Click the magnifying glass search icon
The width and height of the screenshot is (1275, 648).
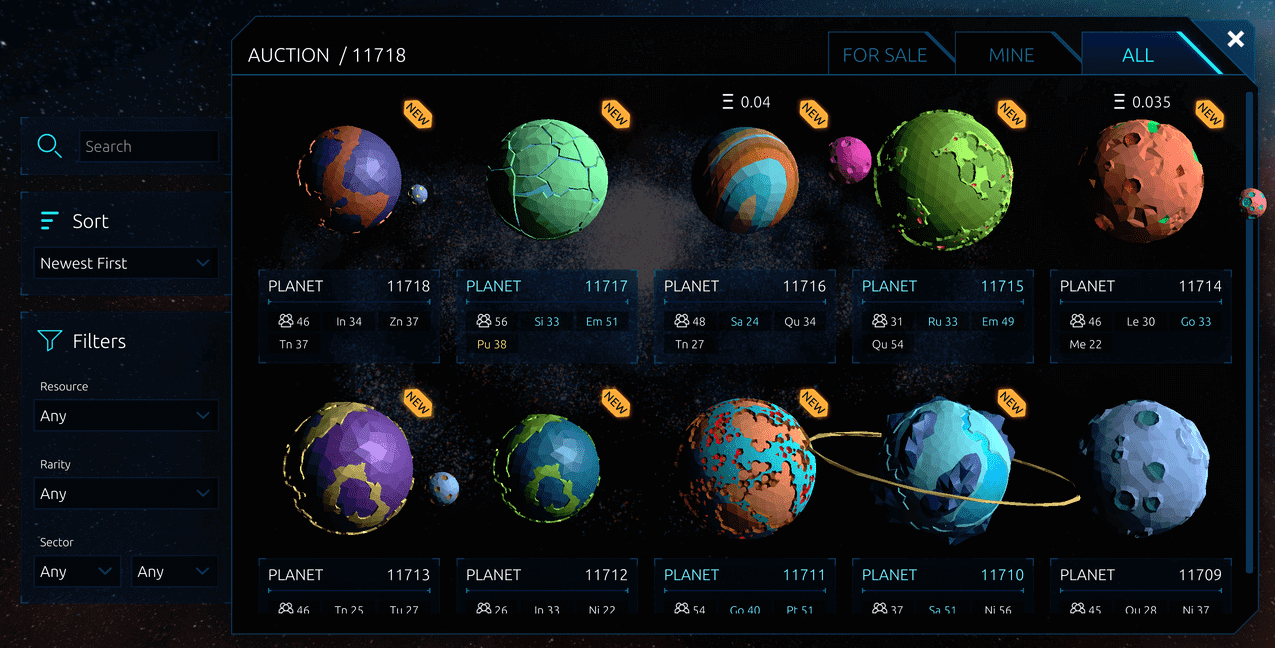pos(49,146)
